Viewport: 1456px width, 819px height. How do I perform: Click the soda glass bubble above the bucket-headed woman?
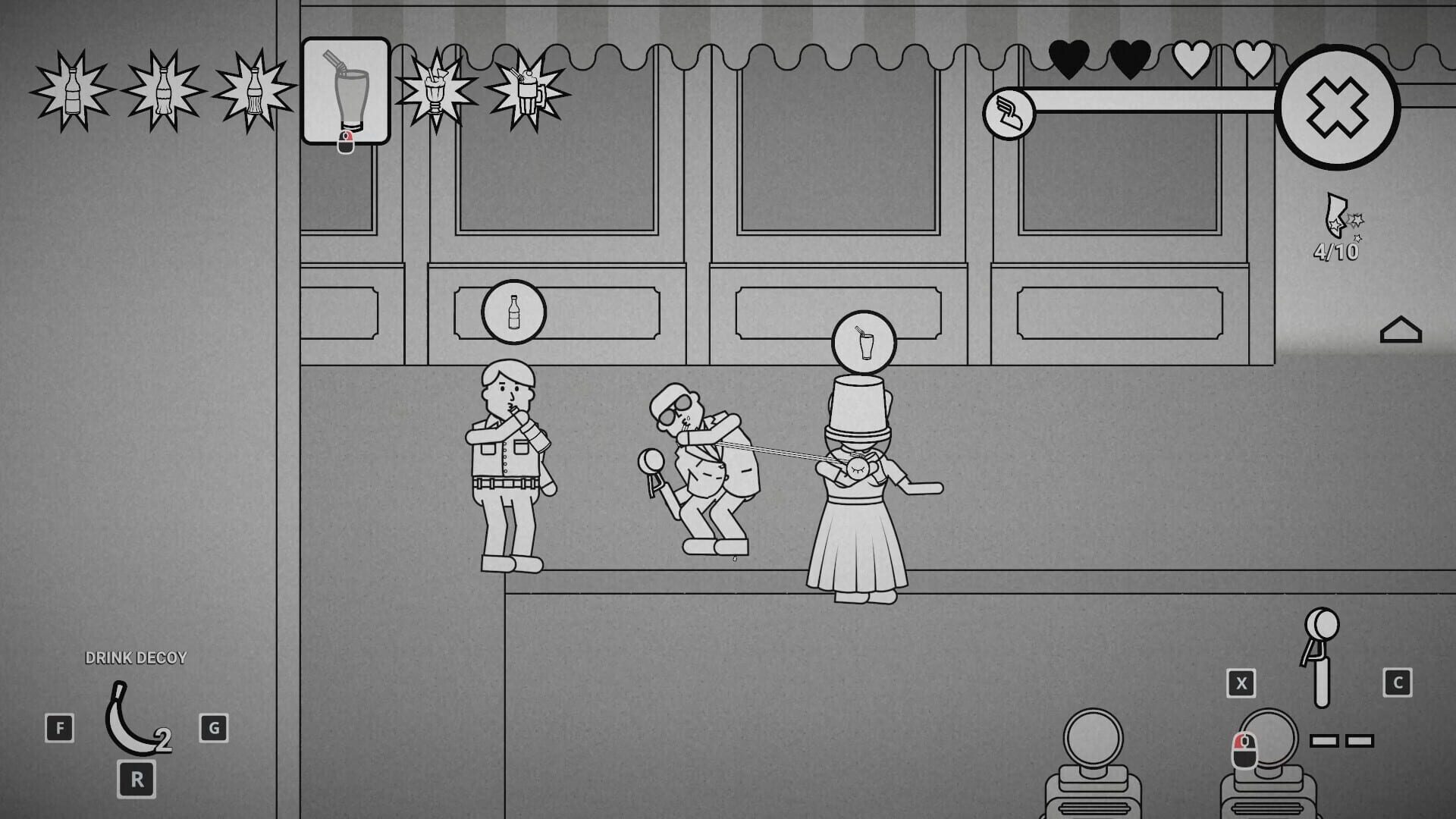click(864, 342)
